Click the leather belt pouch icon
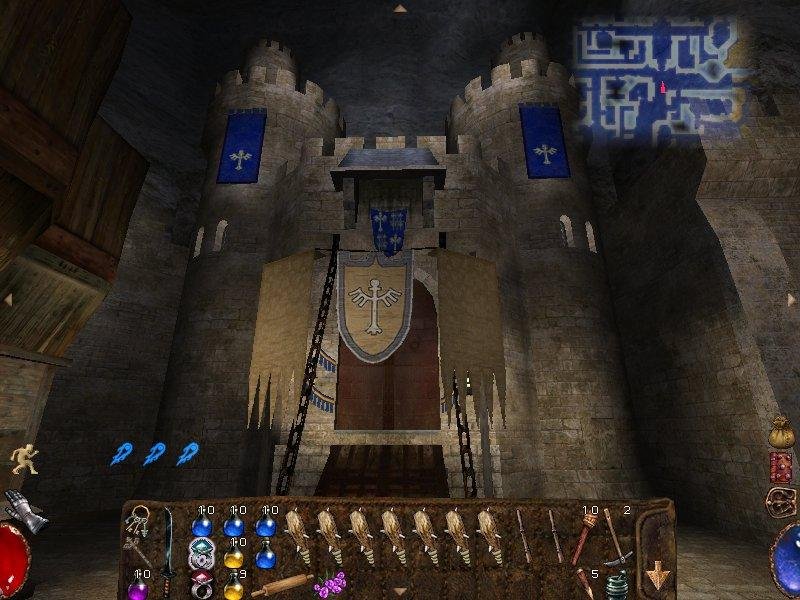 779,500
